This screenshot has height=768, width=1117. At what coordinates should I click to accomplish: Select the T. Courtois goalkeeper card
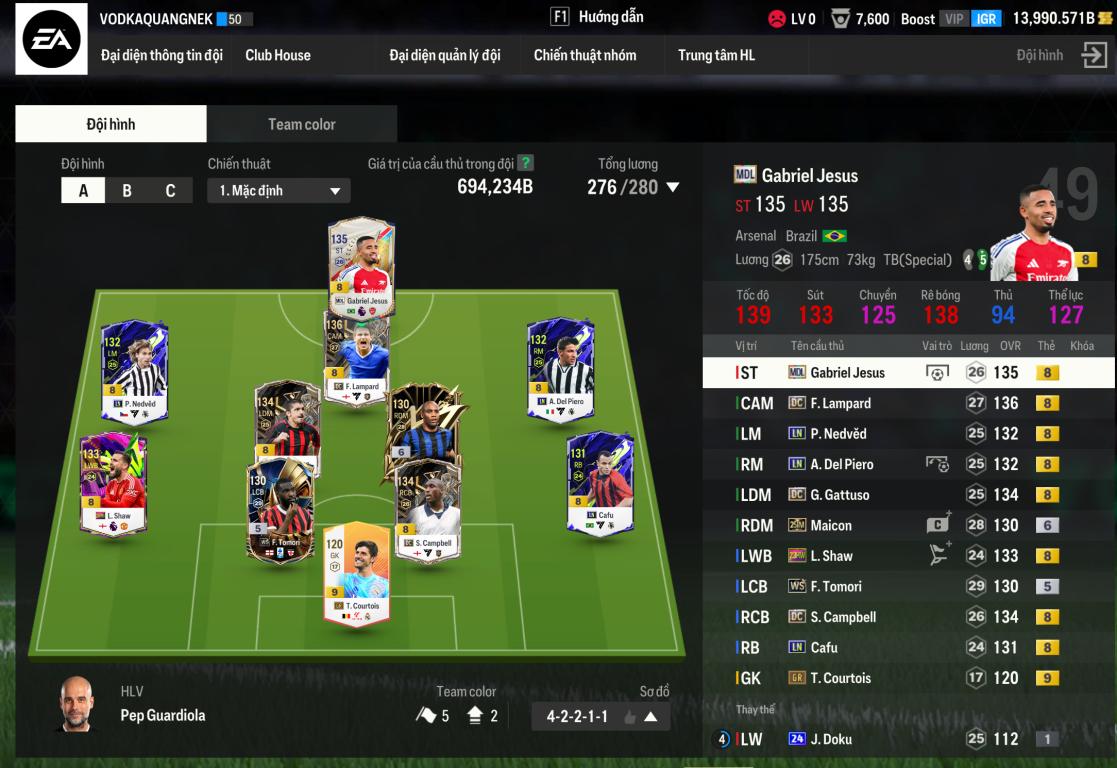point(356,573)
